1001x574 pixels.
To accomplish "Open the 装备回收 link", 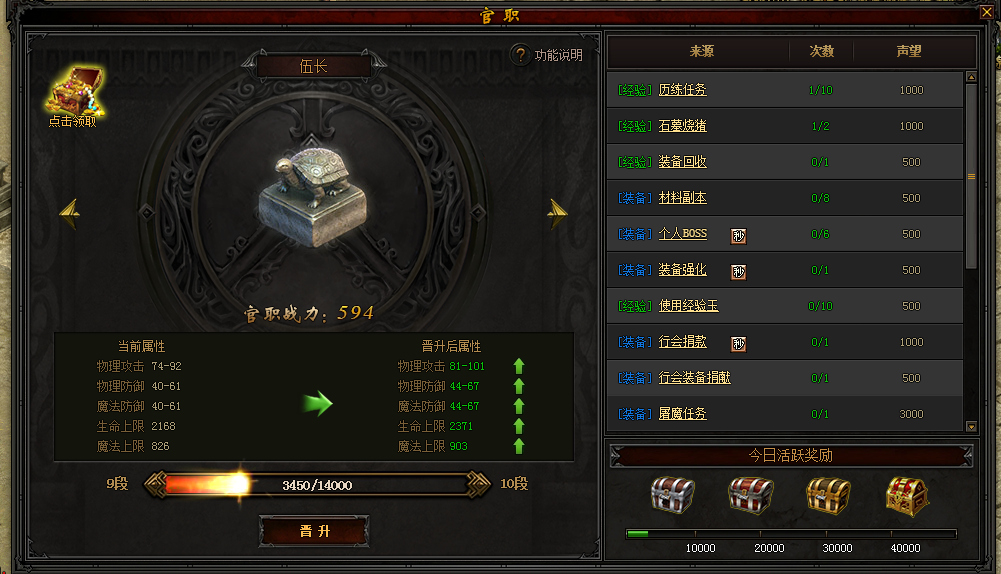I will (x=682, y=162).
